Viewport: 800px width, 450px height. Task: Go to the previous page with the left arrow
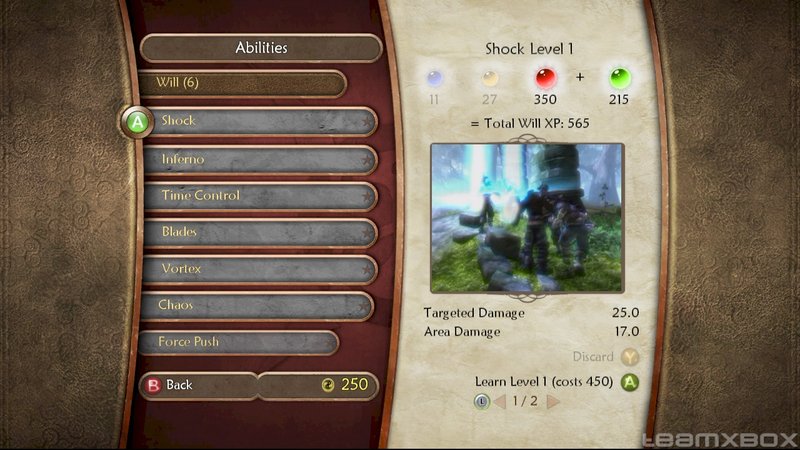(499, 402)
